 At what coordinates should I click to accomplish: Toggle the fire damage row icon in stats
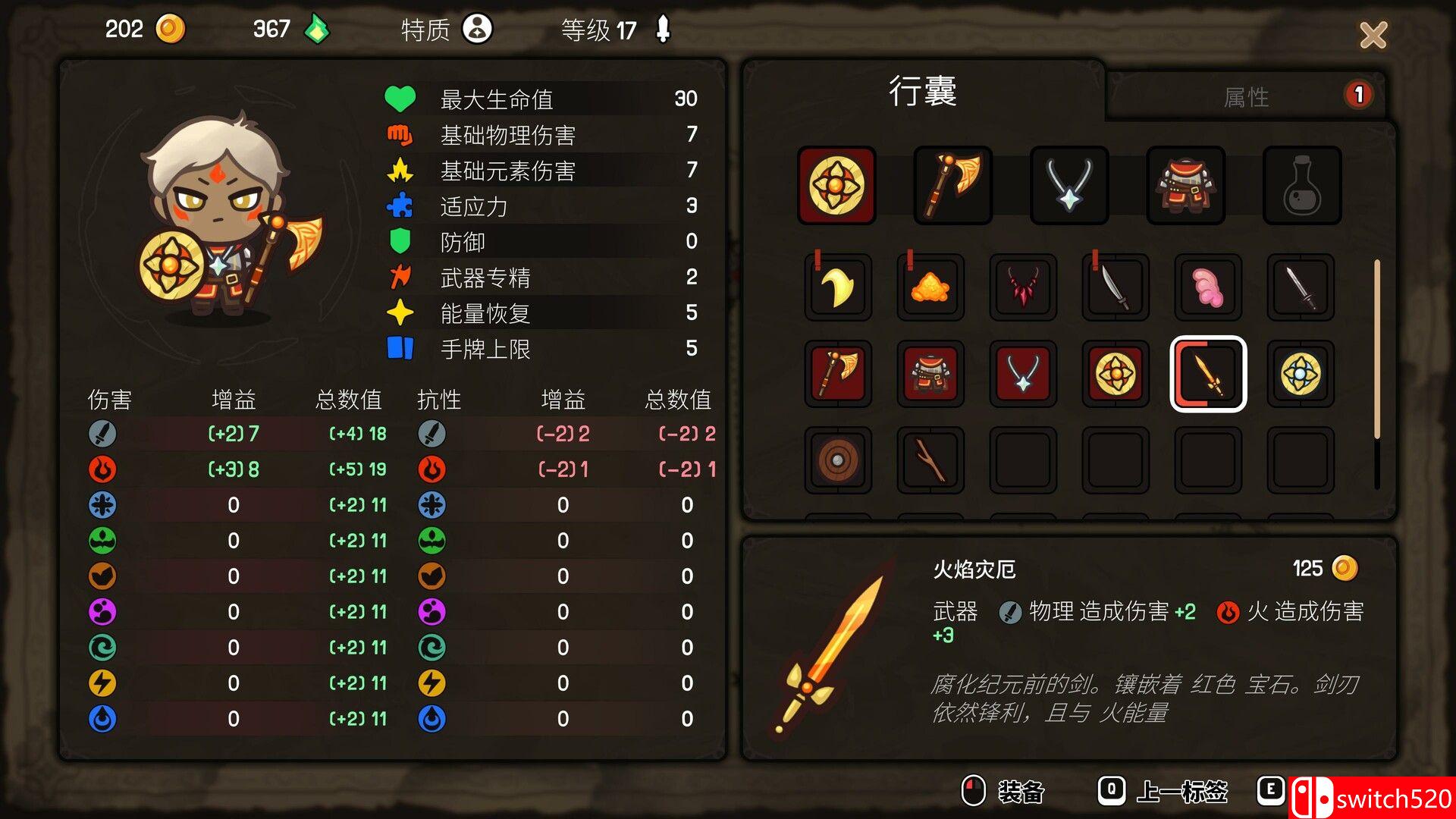tap(103, 469)
